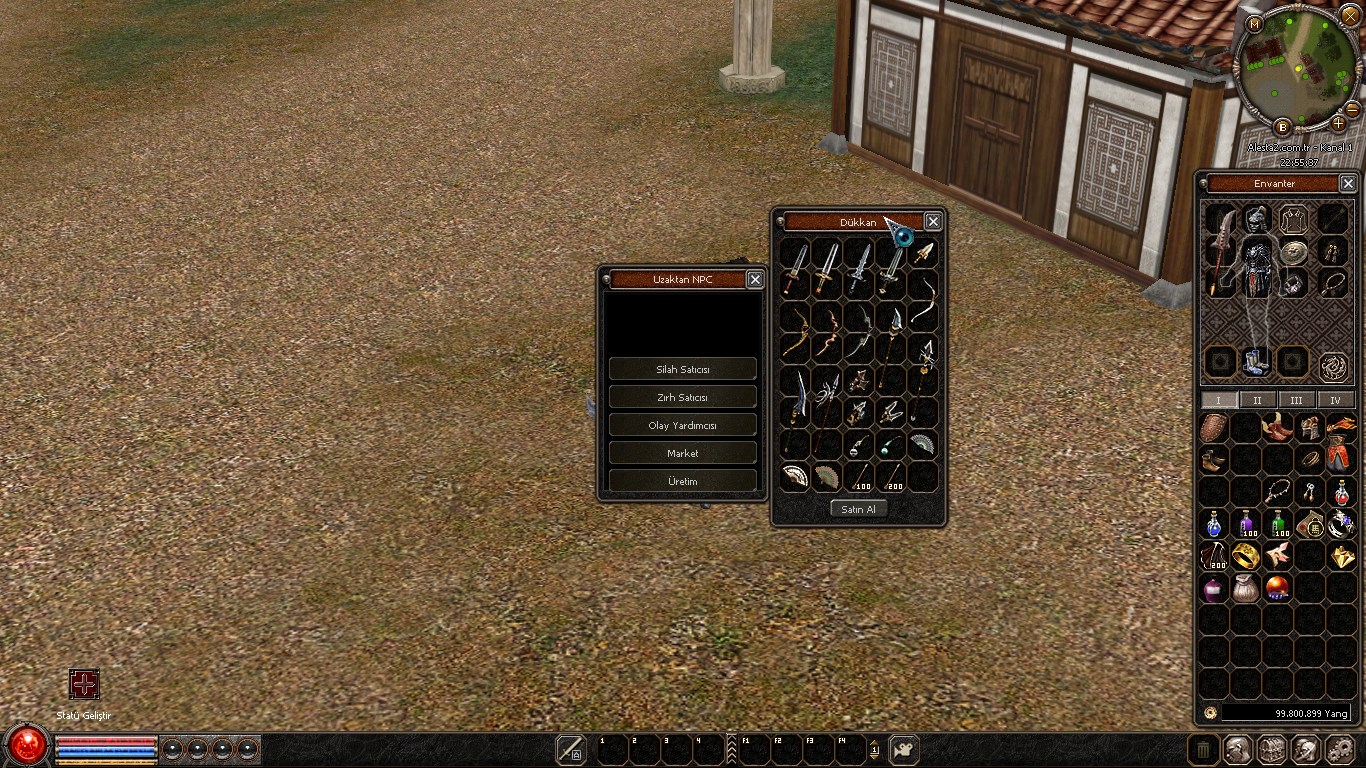Close the Envanter inventory window

pos(1348,184)
